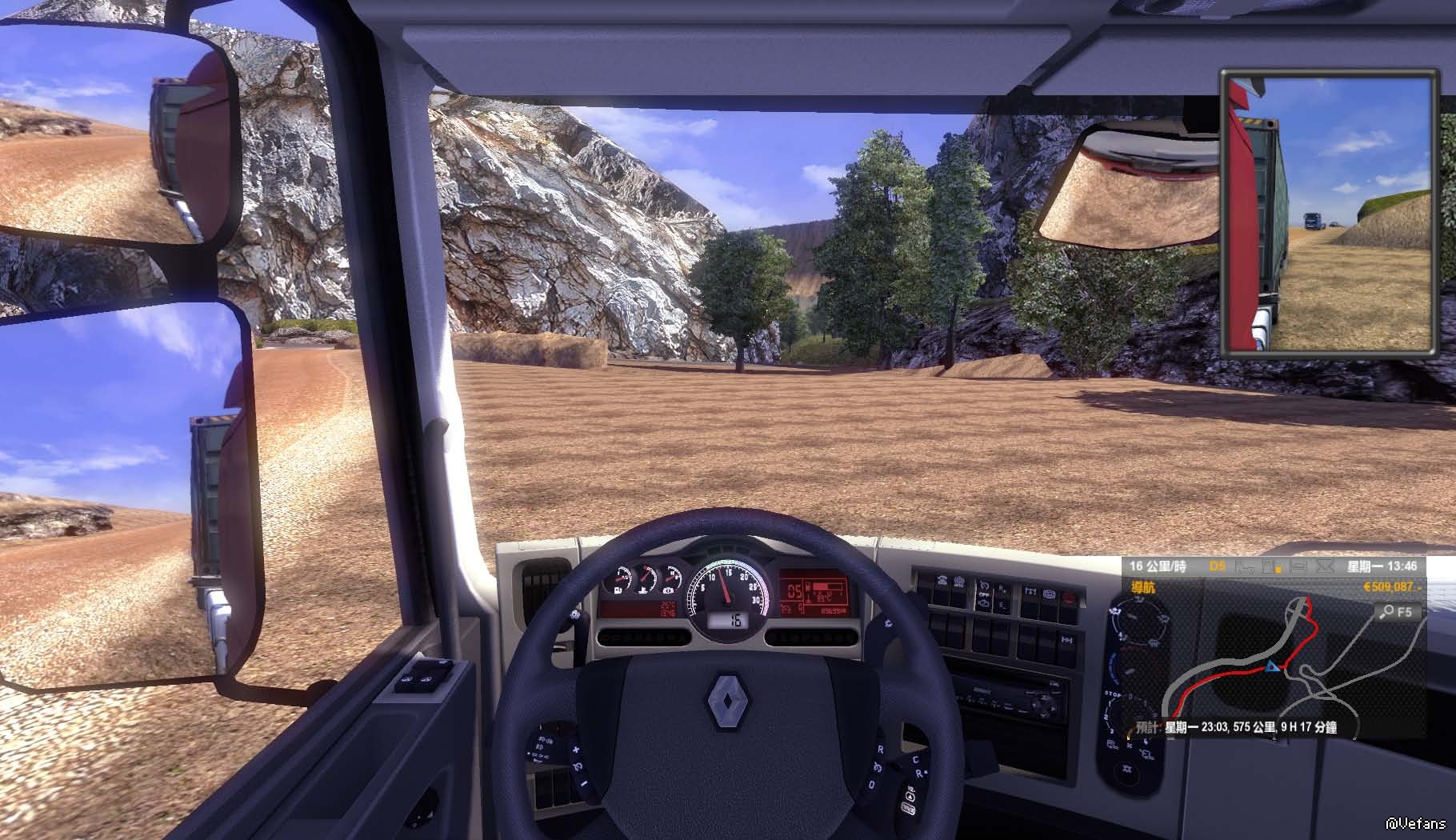Open the 導航 navigation tab

(x=1142, y=588)
